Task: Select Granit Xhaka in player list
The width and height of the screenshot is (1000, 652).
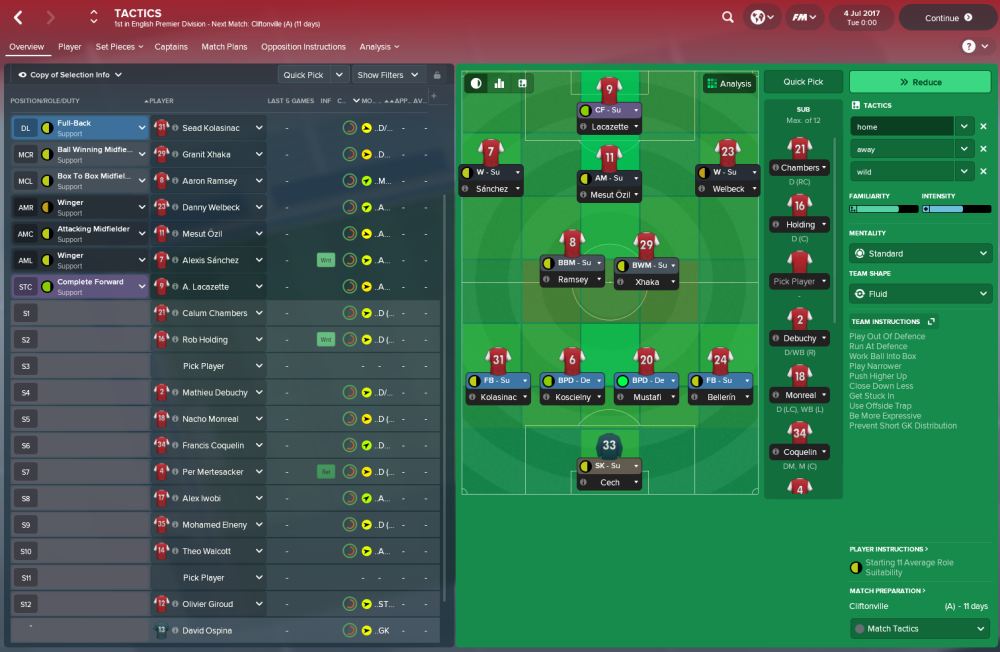Action: tap(206, 155)
